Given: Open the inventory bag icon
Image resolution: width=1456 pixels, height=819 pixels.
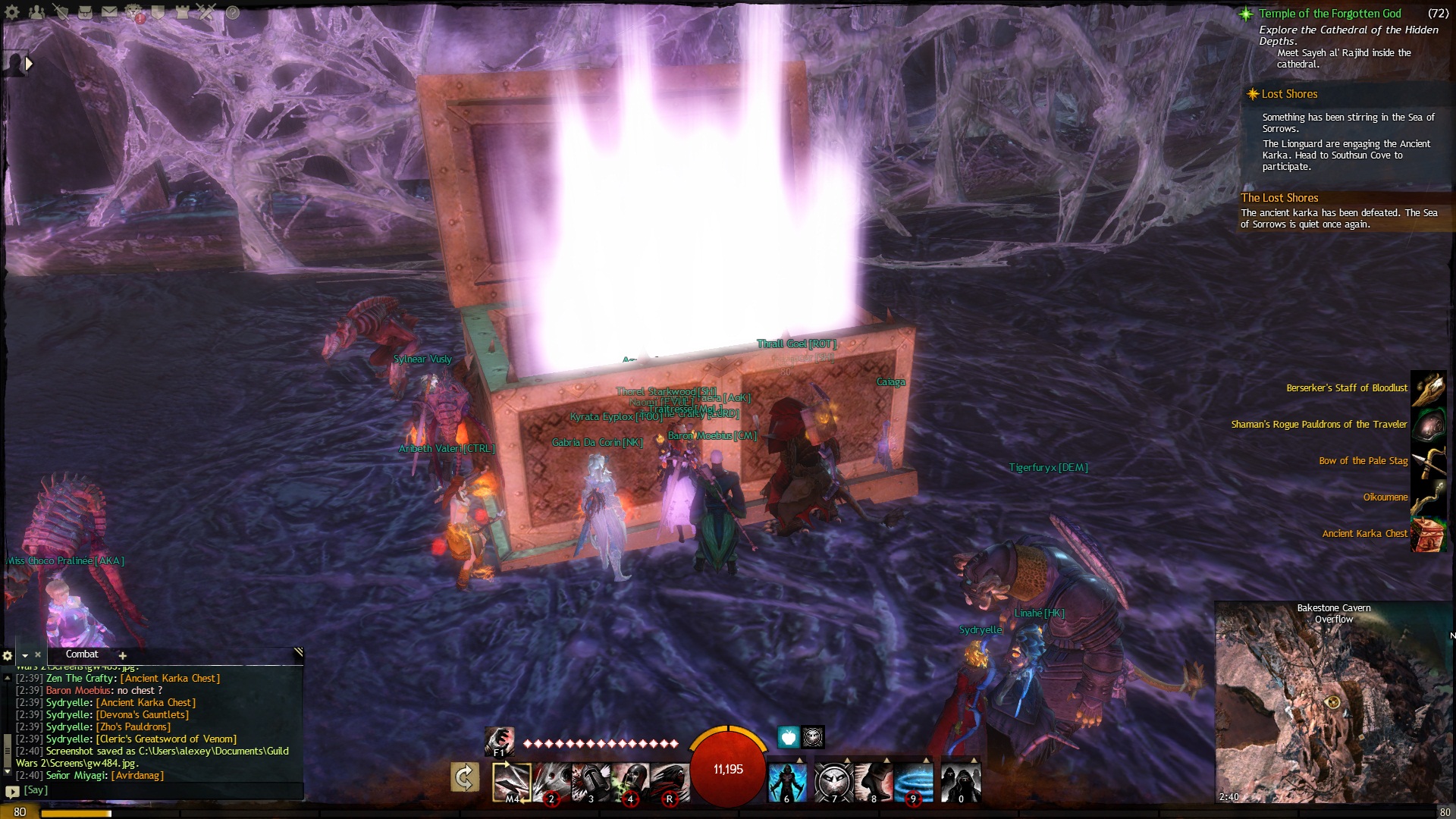Looking at the screenshot, I should [85, 12].
